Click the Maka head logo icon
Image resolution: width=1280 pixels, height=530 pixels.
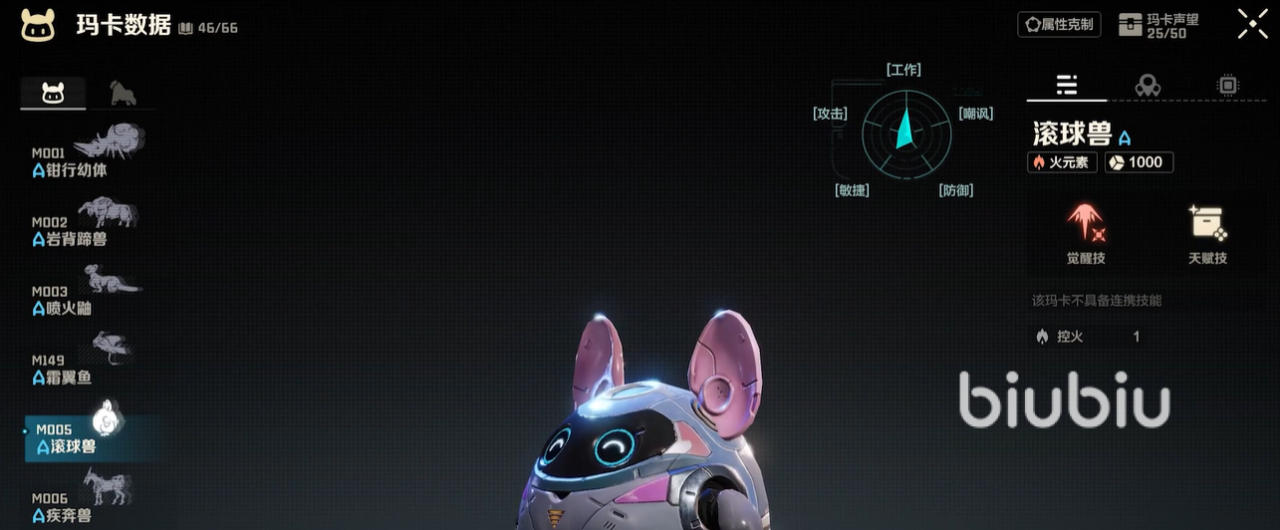point(38,25)
